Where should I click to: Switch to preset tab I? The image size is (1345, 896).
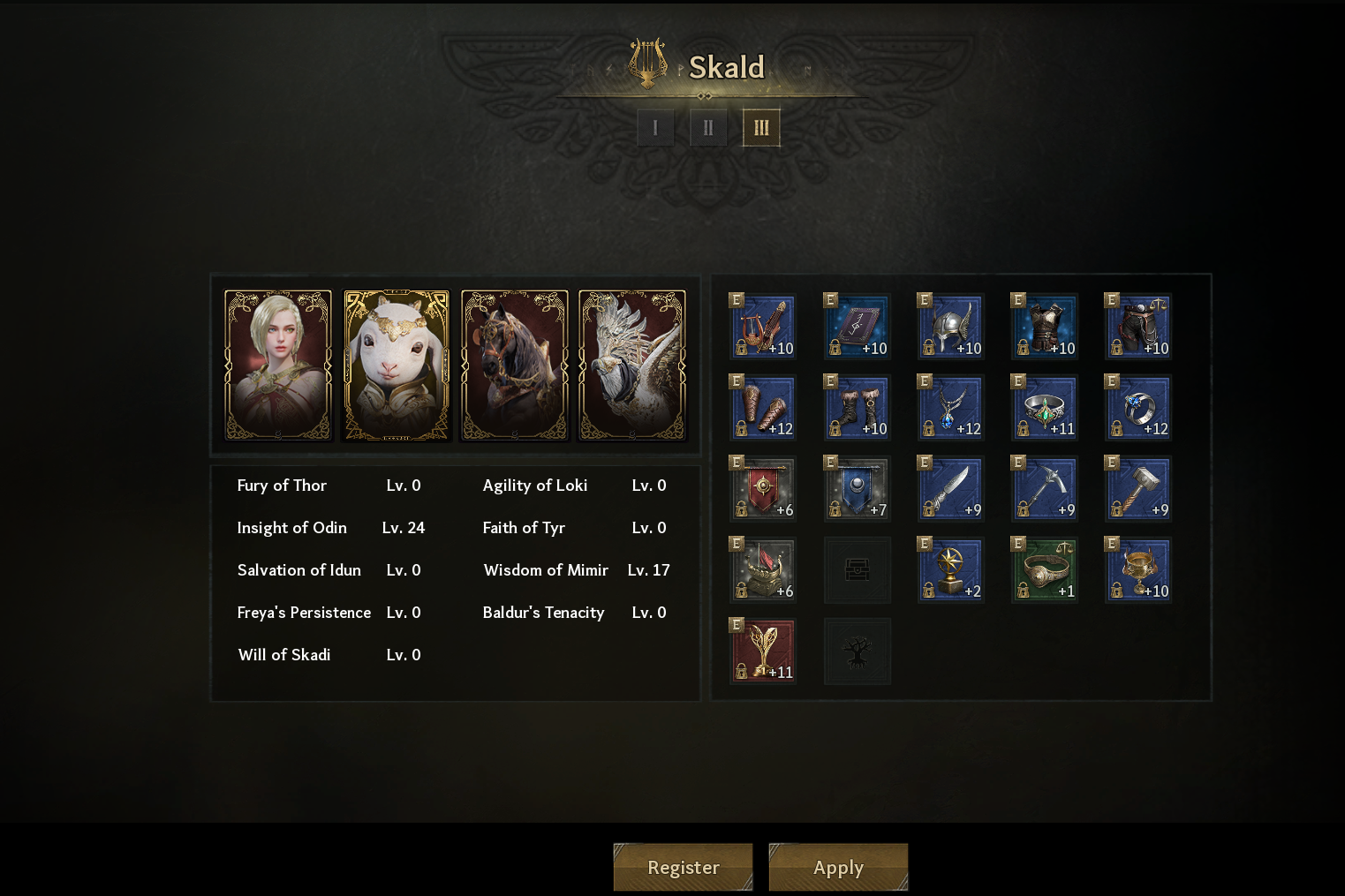[x=655, y=128]
